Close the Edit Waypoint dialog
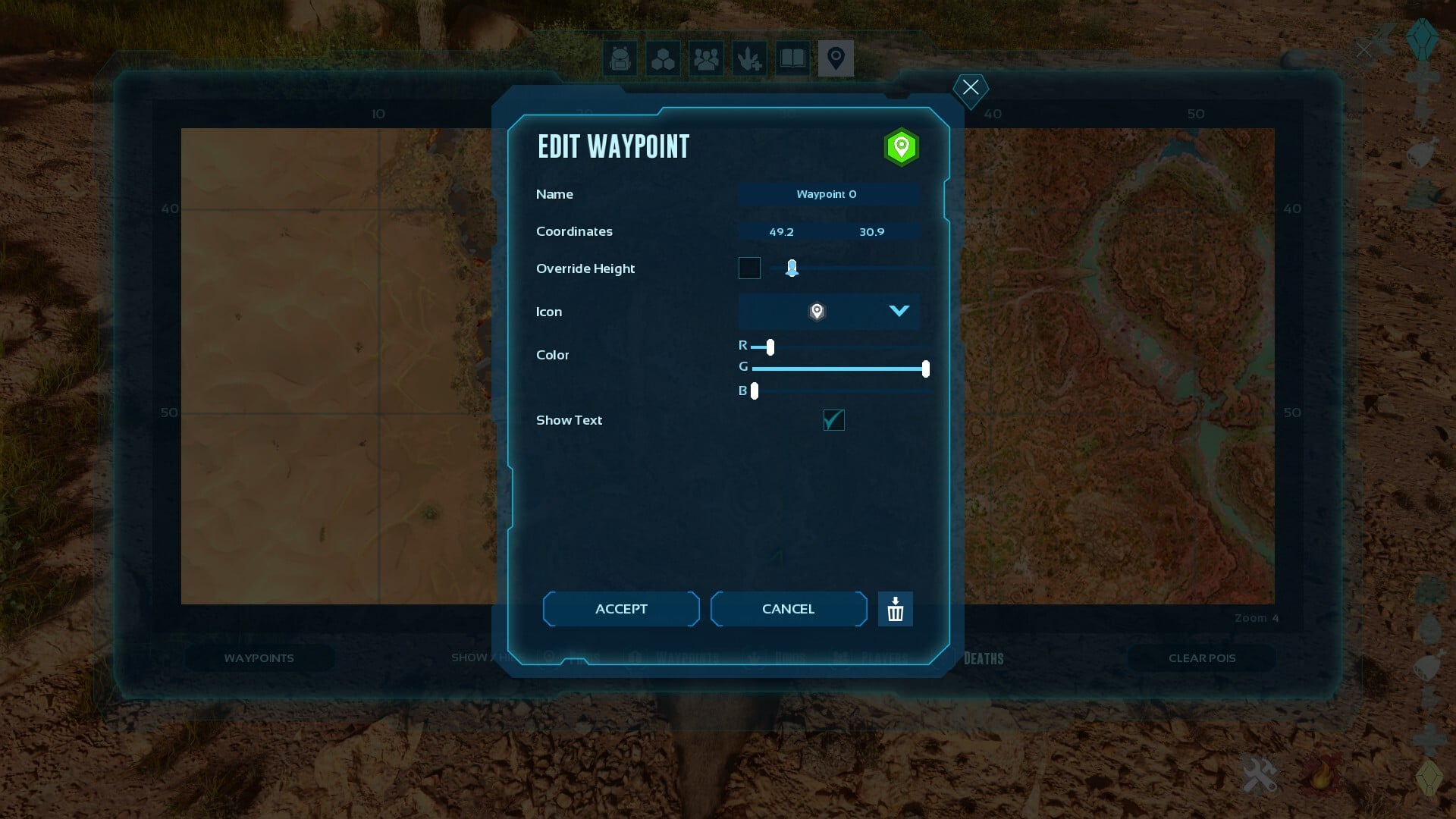This screenshot has height=819, width=1456. tap(971, 87)
